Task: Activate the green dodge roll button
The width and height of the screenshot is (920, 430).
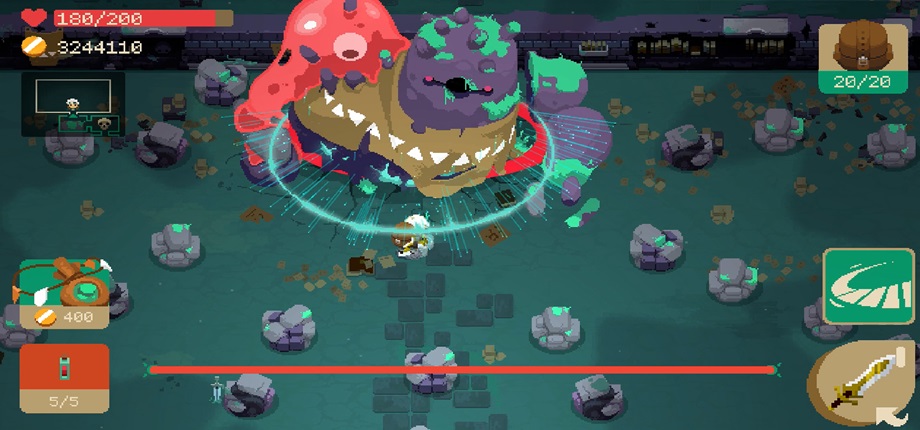Action: 855,287
